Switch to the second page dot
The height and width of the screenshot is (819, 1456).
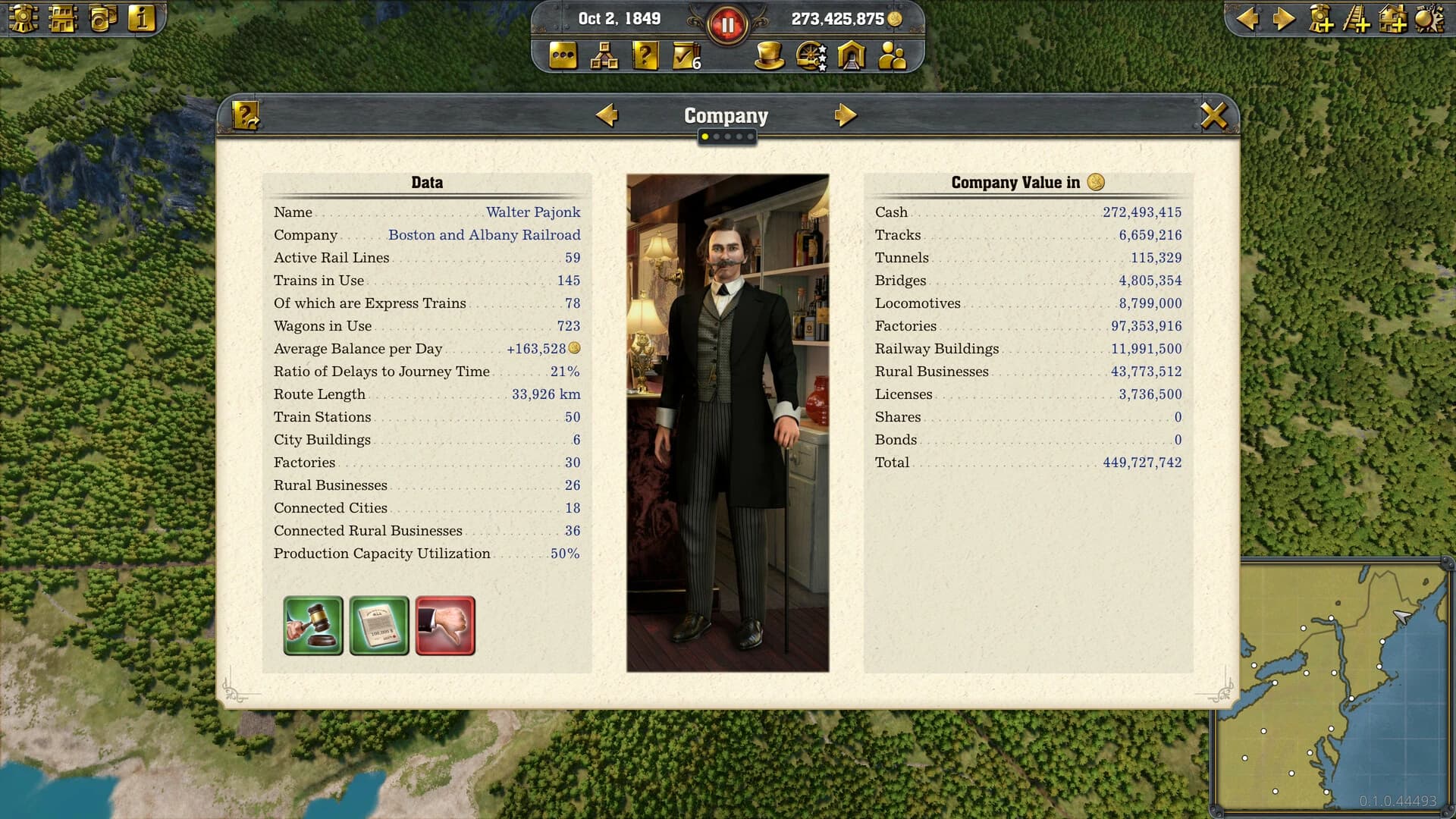click(717, 137)
